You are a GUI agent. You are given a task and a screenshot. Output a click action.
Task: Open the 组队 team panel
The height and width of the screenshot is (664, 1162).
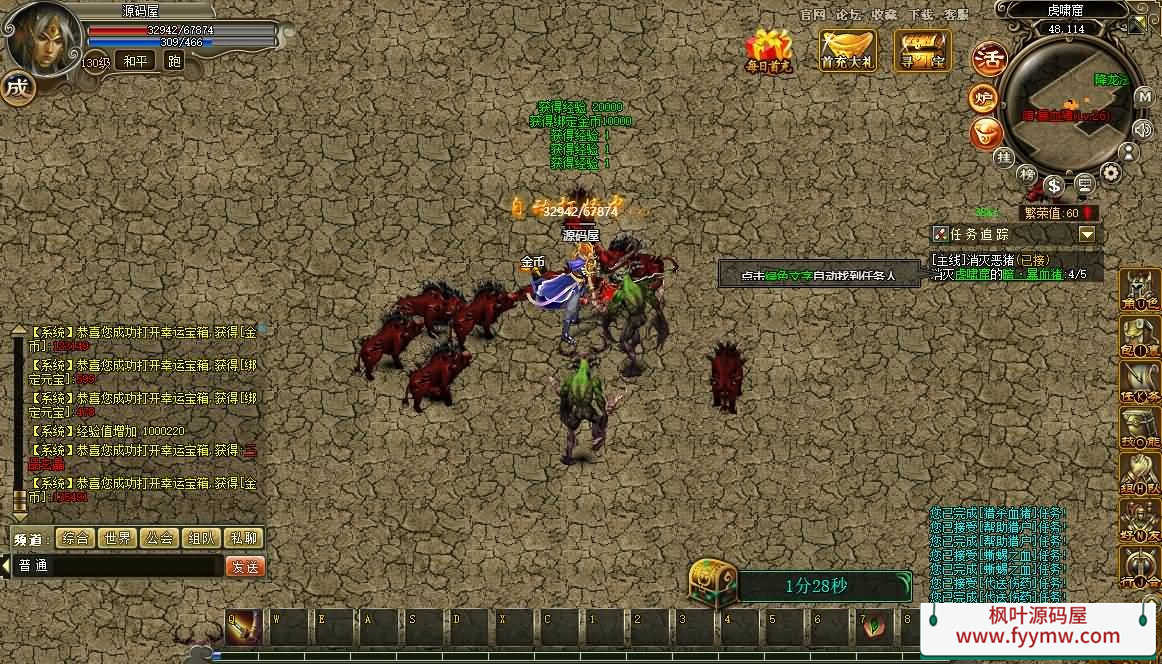click(x=1138, y=475)
